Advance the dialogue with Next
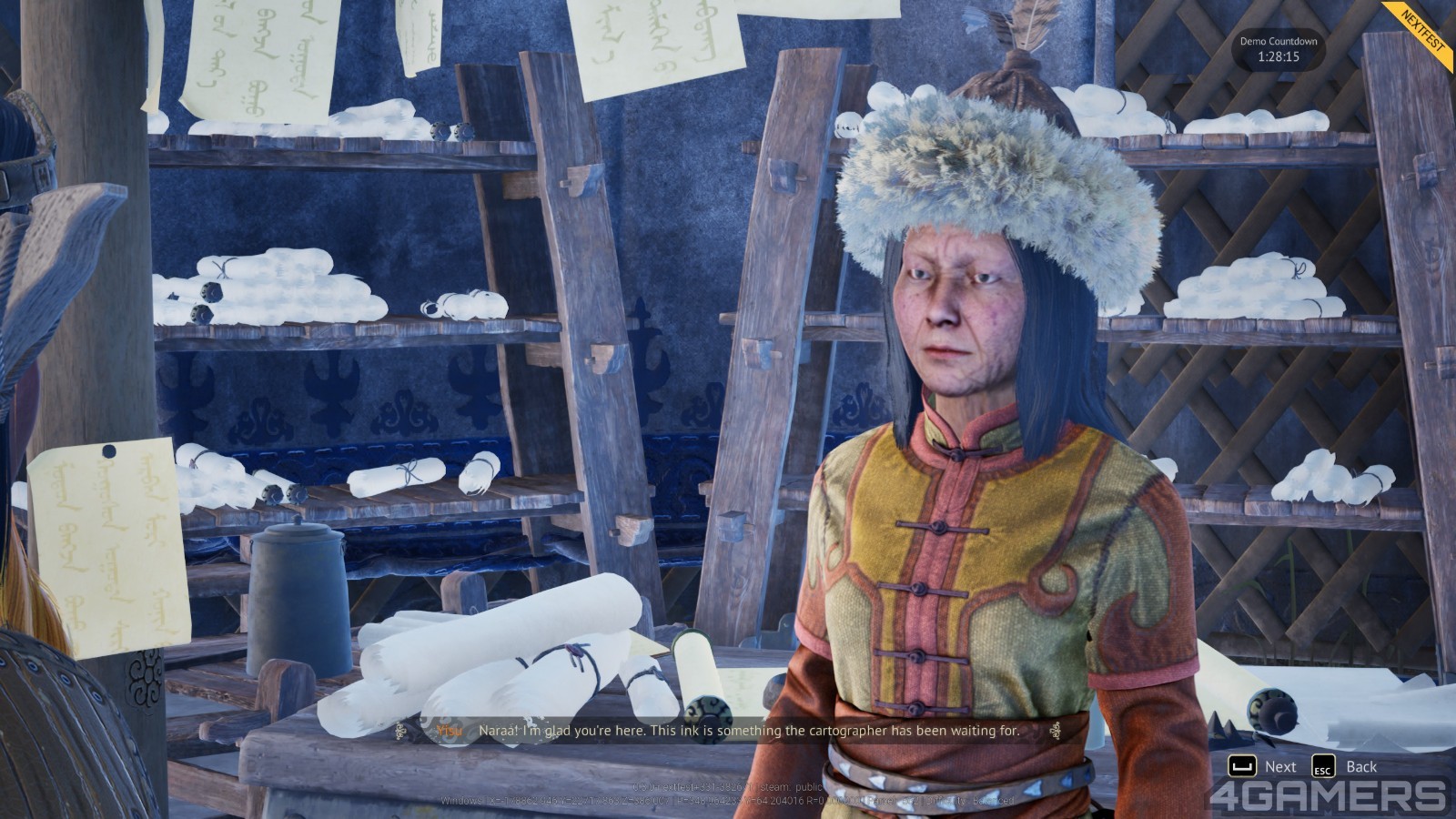Viewport: 1456px width, 819px height. point(1263,766)
